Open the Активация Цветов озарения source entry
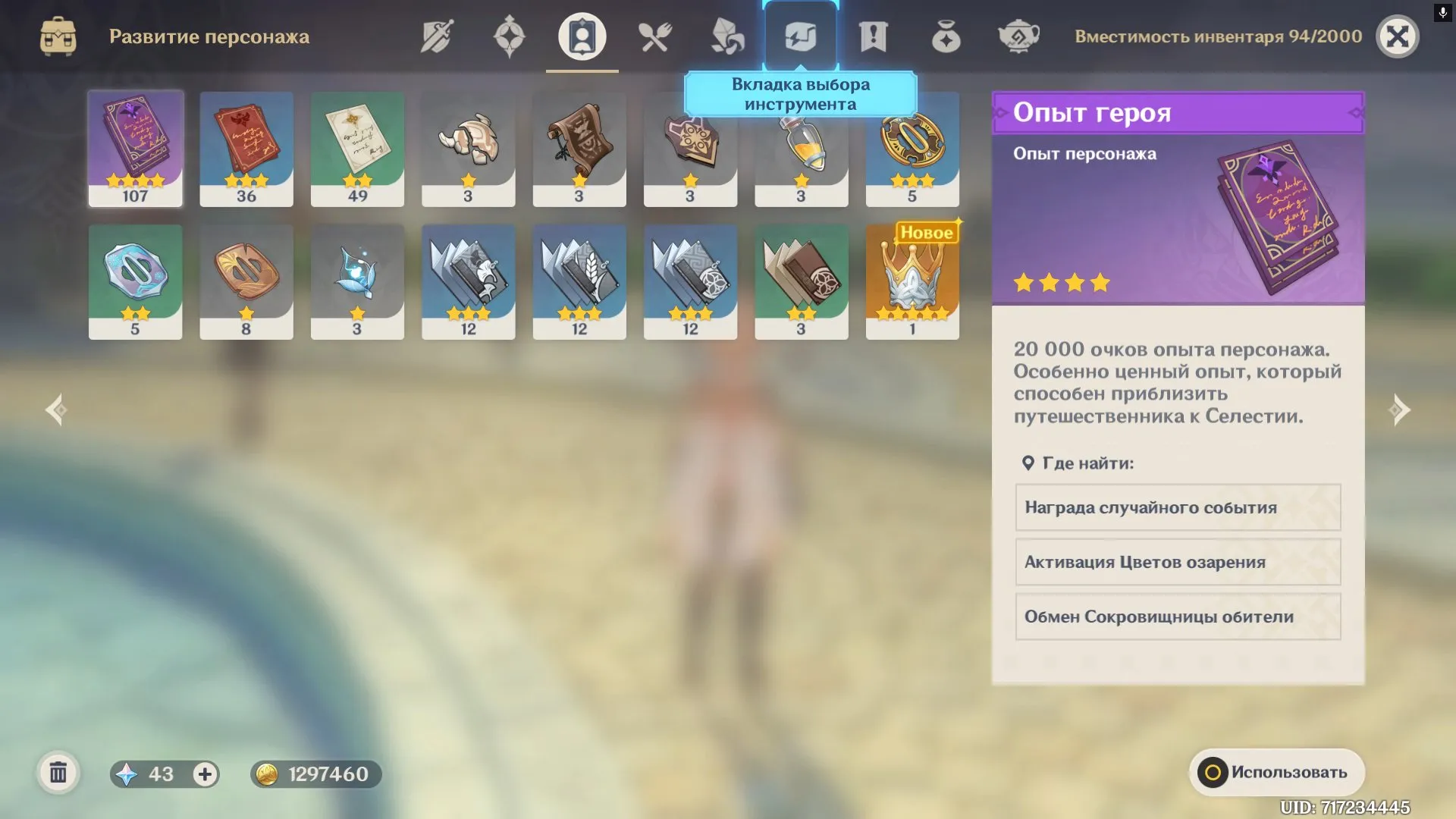The image size is (1456, 819). tap(1177, 562)
